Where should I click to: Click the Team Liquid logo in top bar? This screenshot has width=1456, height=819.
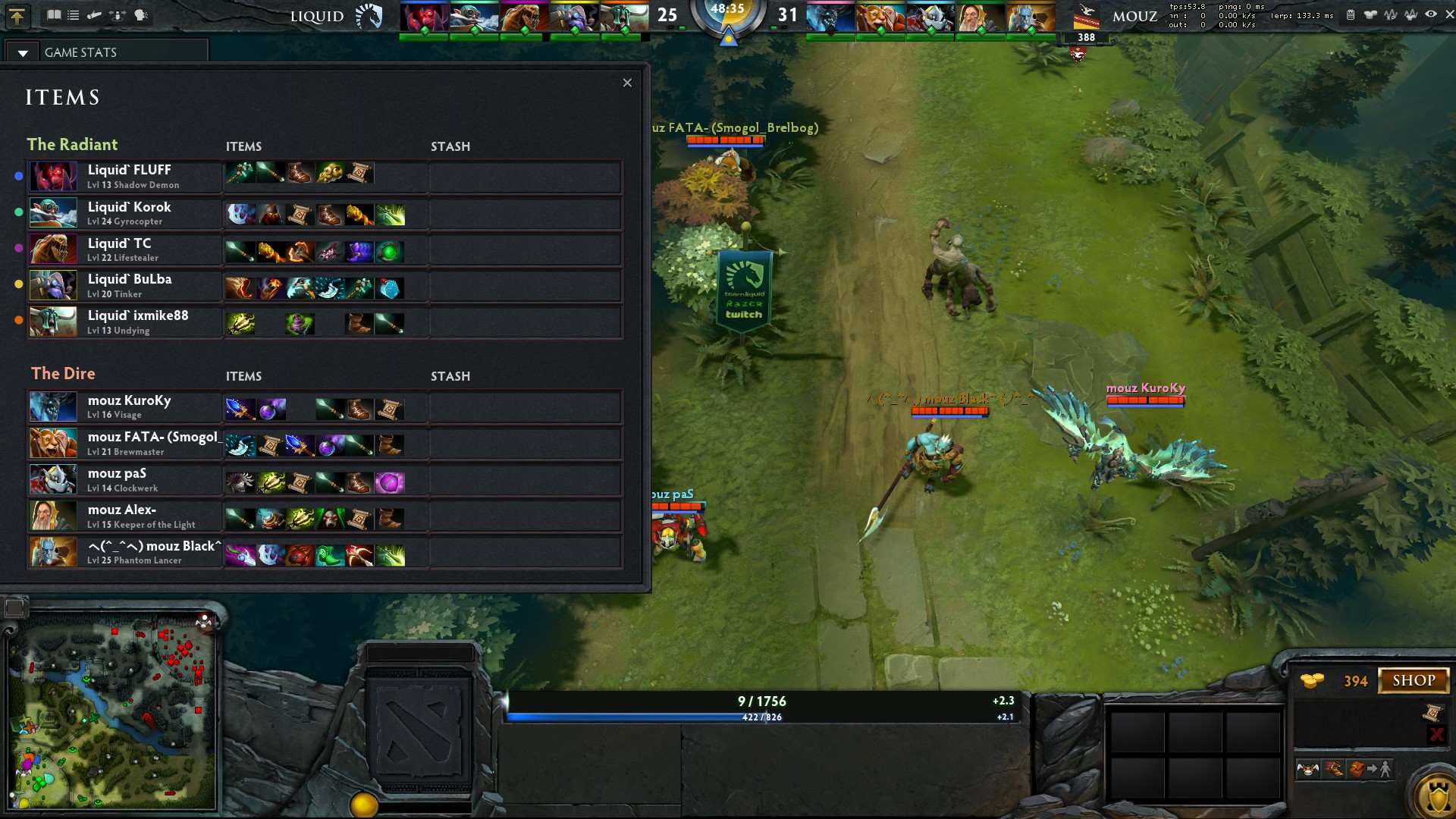point(369,16)
